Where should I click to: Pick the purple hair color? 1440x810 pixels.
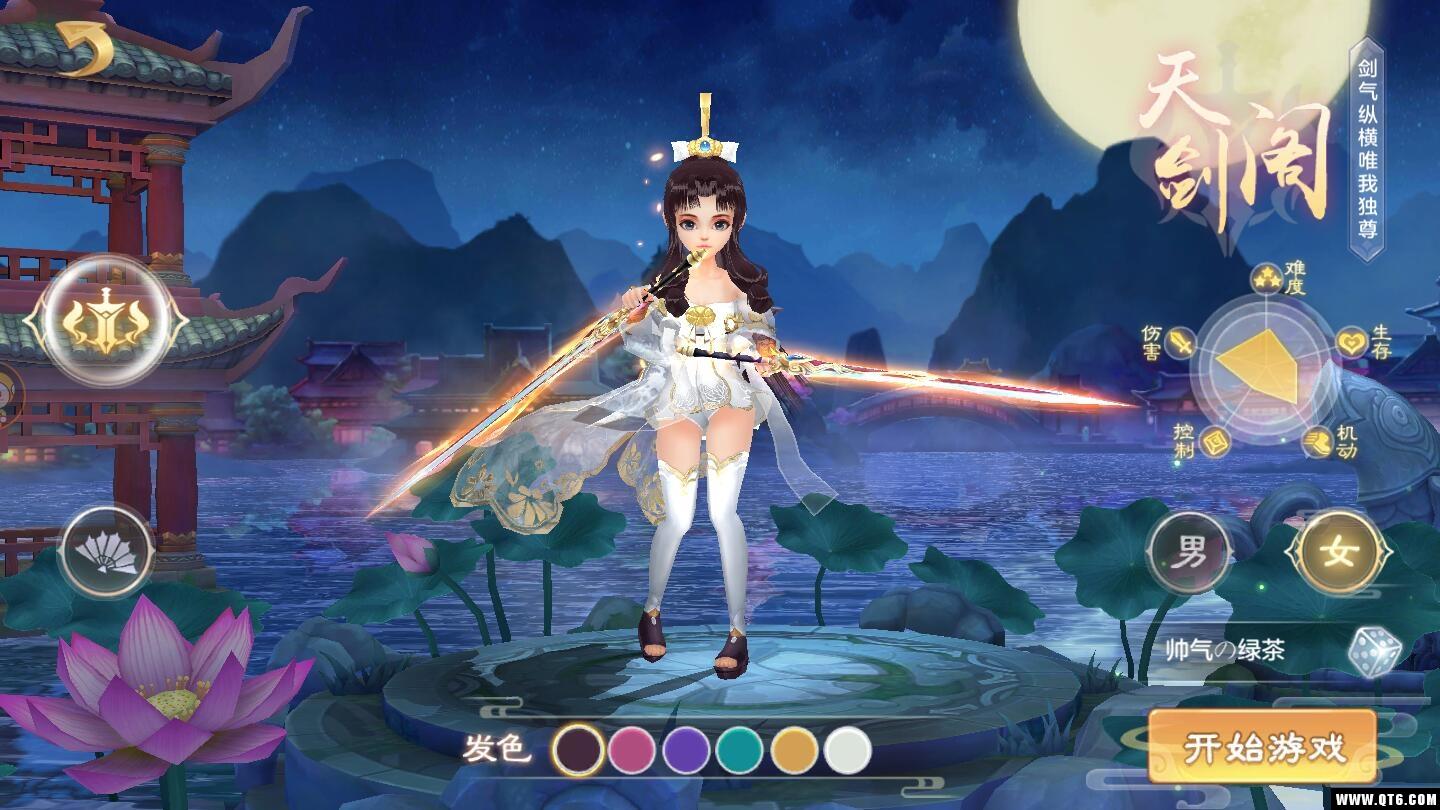686,750
